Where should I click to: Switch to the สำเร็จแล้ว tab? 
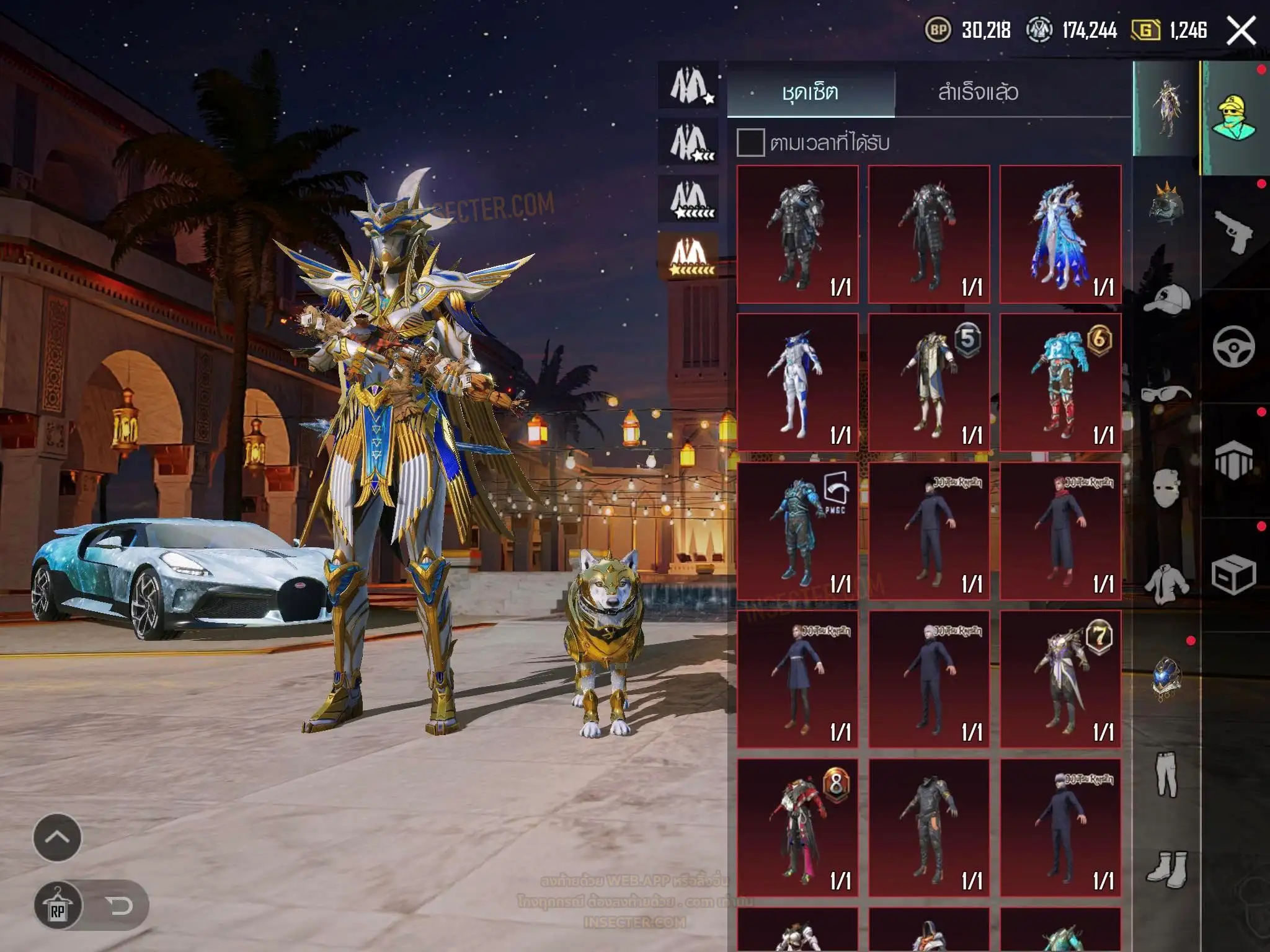(978, 92)
